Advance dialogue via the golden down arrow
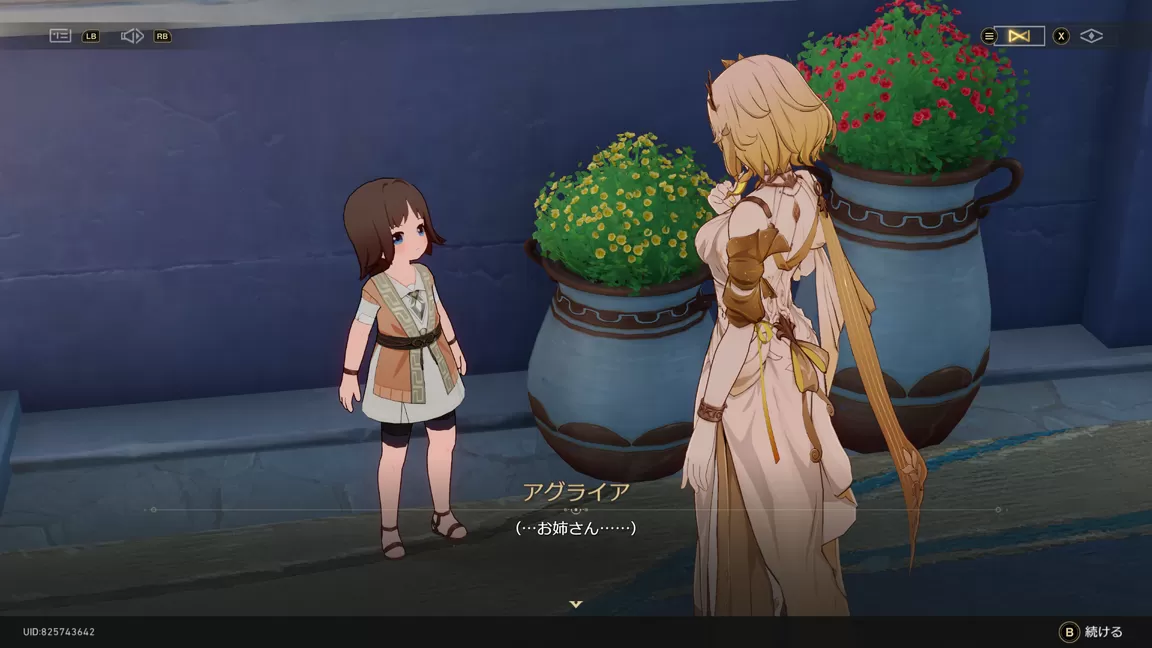Viewport: 1152px width, 648px height. tap(576, 604)
